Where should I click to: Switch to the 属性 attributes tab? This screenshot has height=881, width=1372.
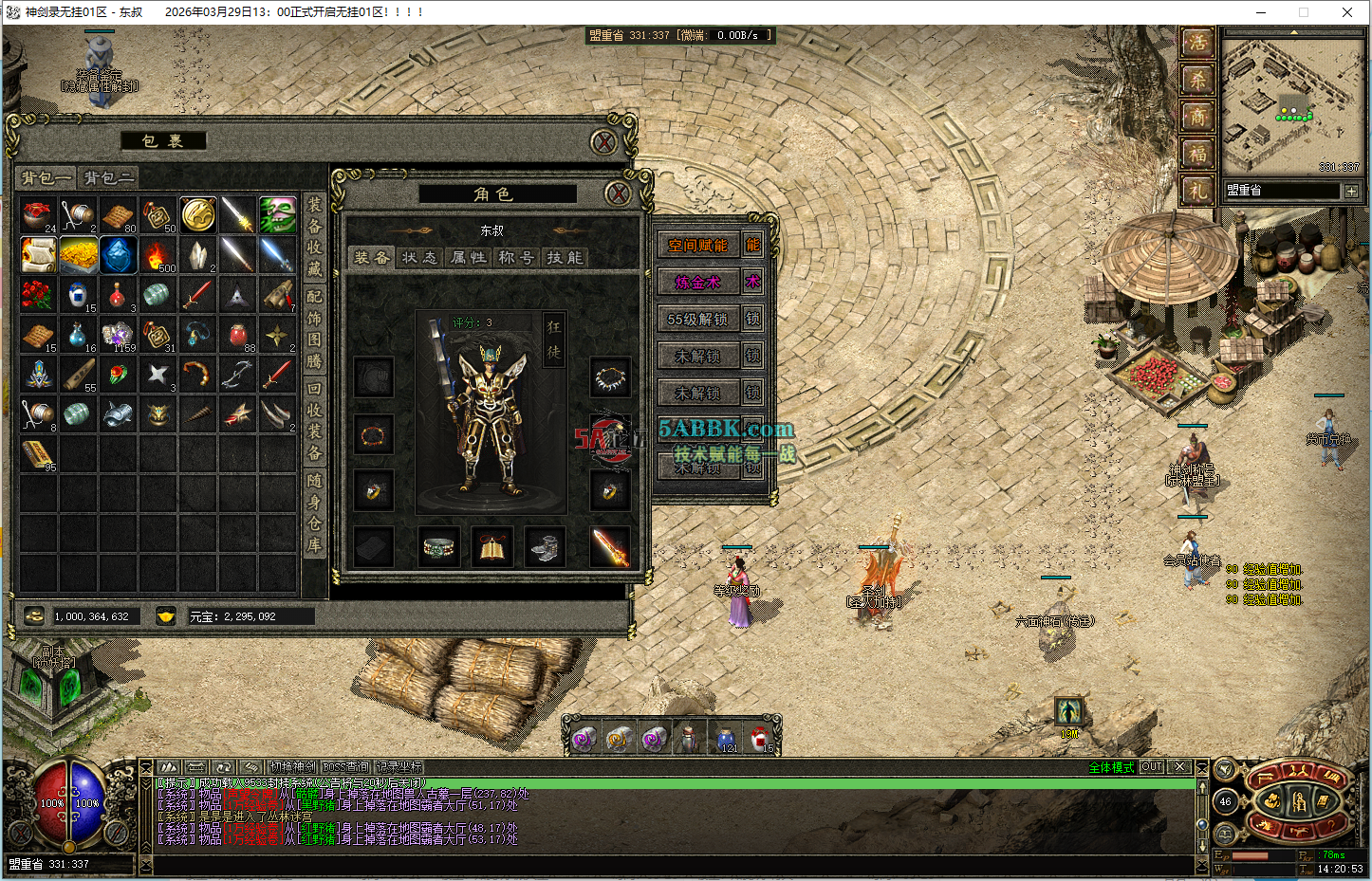(x=468, y=257)
